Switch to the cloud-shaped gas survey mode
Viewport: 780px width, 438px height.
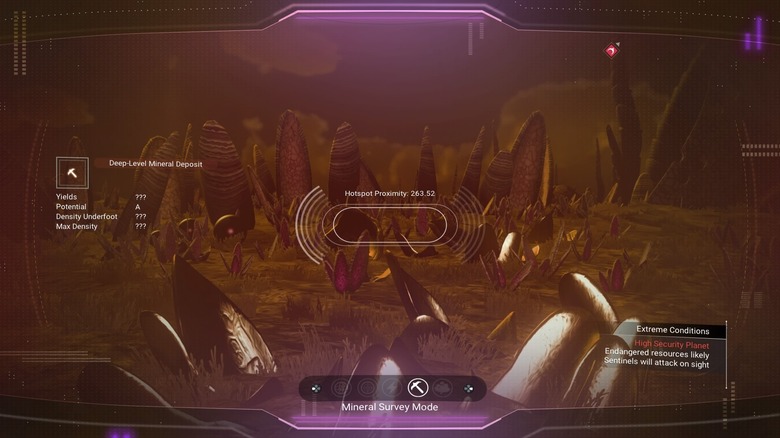click(443, 388)
